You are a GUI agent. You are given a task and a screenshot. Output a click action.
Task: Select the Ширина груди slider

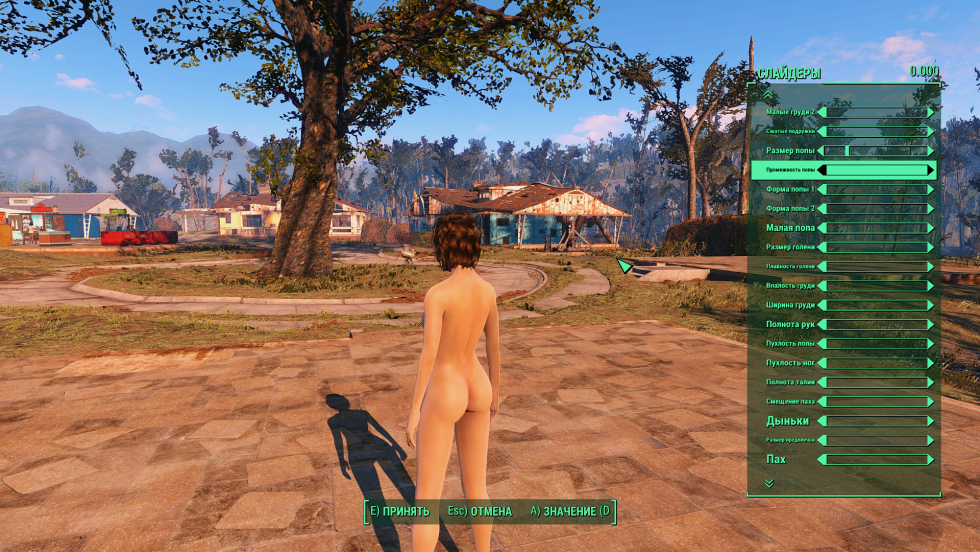(x=877, y=305)
